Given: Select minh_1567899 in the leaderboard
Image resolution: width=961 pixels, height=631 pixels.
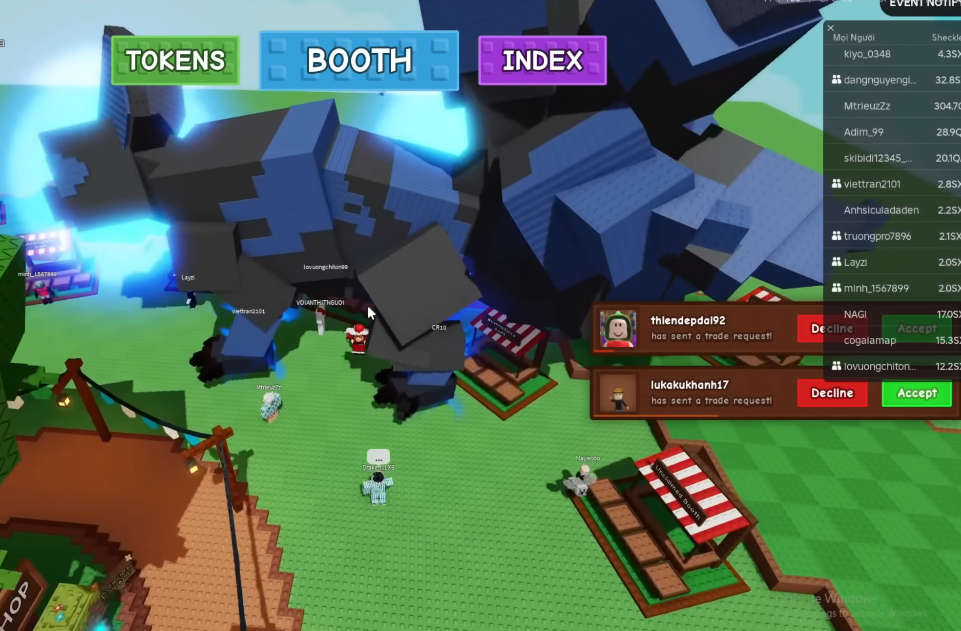Looking at the screenshot, I should (x=876, y=288).
